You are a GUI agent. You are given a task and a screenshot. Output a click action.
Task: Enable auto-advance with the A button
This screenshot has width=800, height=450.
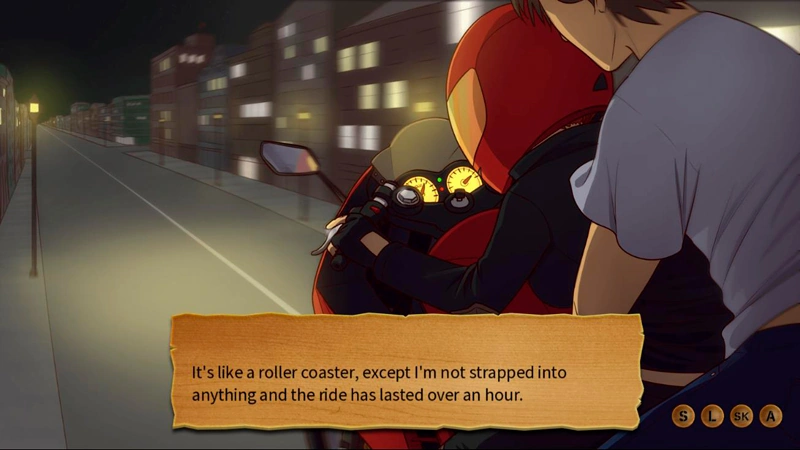(770, 416)
